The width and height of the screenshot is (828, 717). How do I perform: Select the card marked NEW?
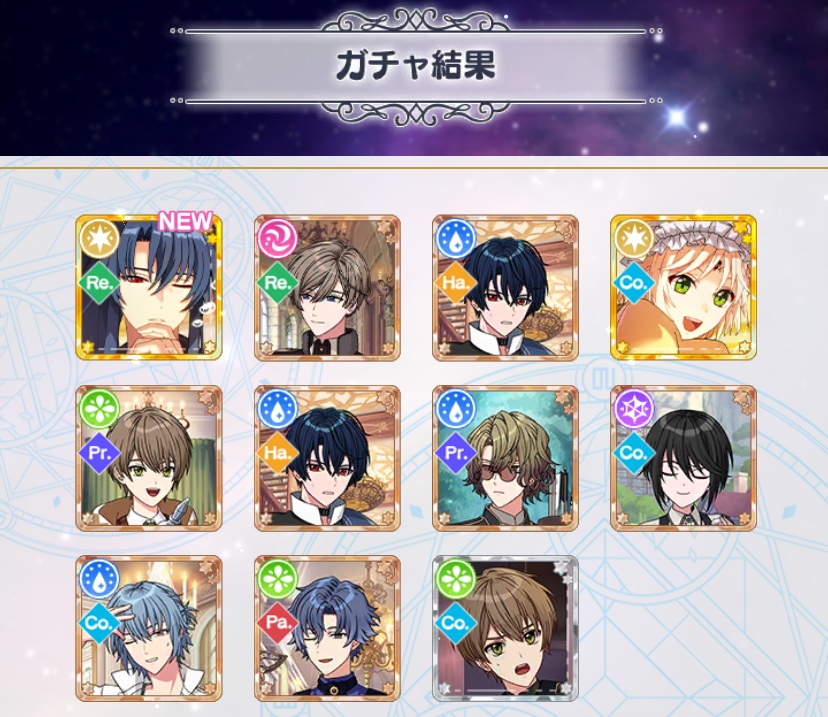(x=148, y=287)
